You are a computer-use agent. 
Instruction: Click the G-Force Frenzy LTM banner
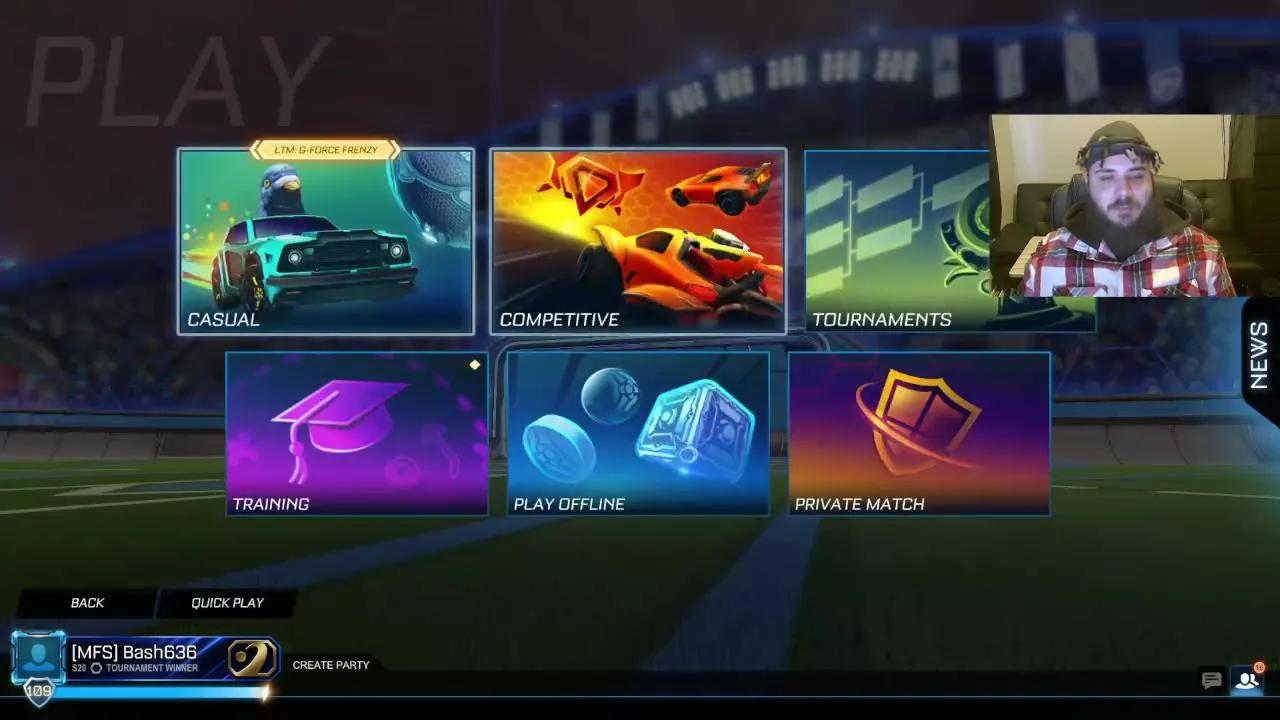coord(325,150)
